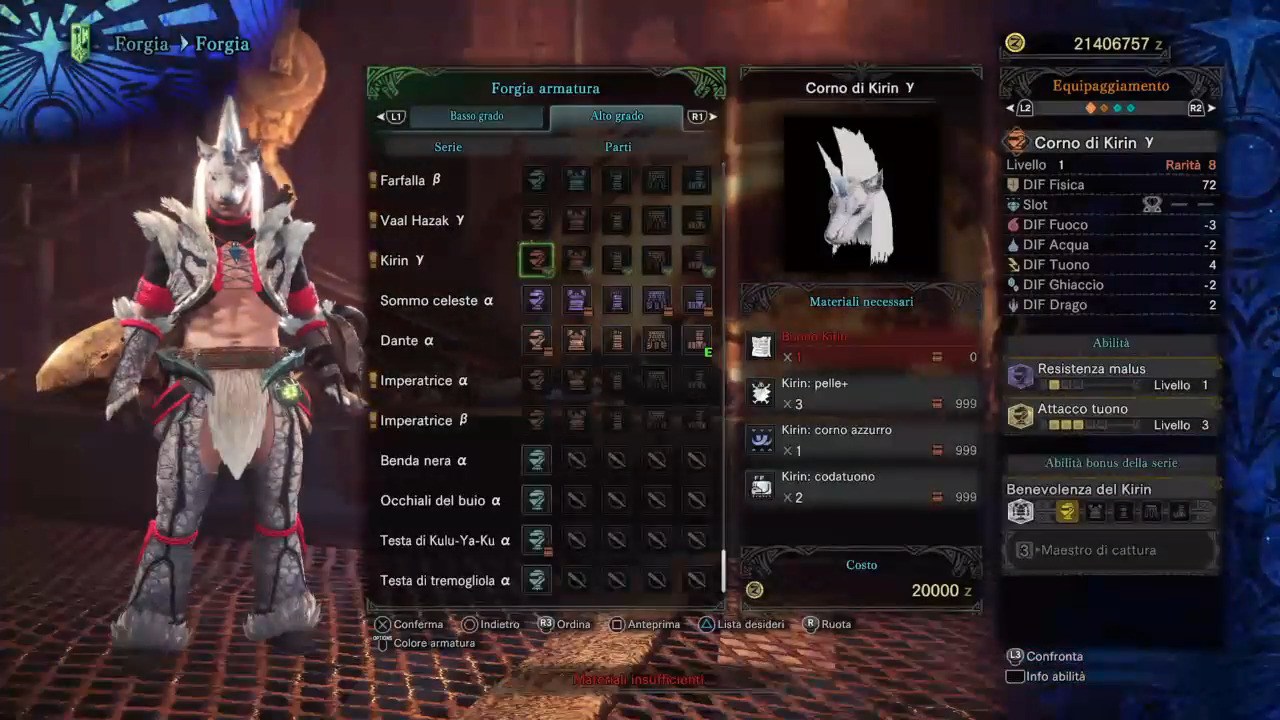Open the Sommo celeste α armor set
This screenshot has width=1280, height=720.
[x=436, y=301]
